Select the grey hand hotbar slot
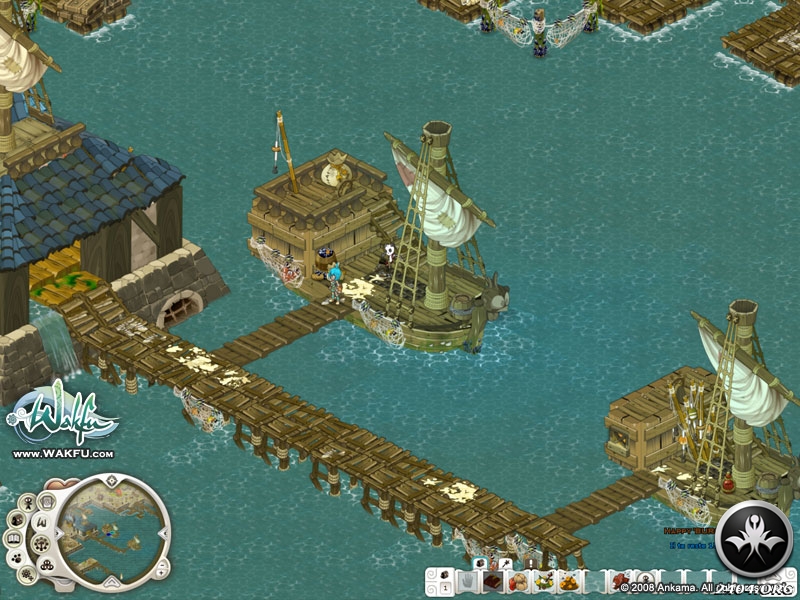This screenshot has width=800, height=600. (x=467, y=582)
